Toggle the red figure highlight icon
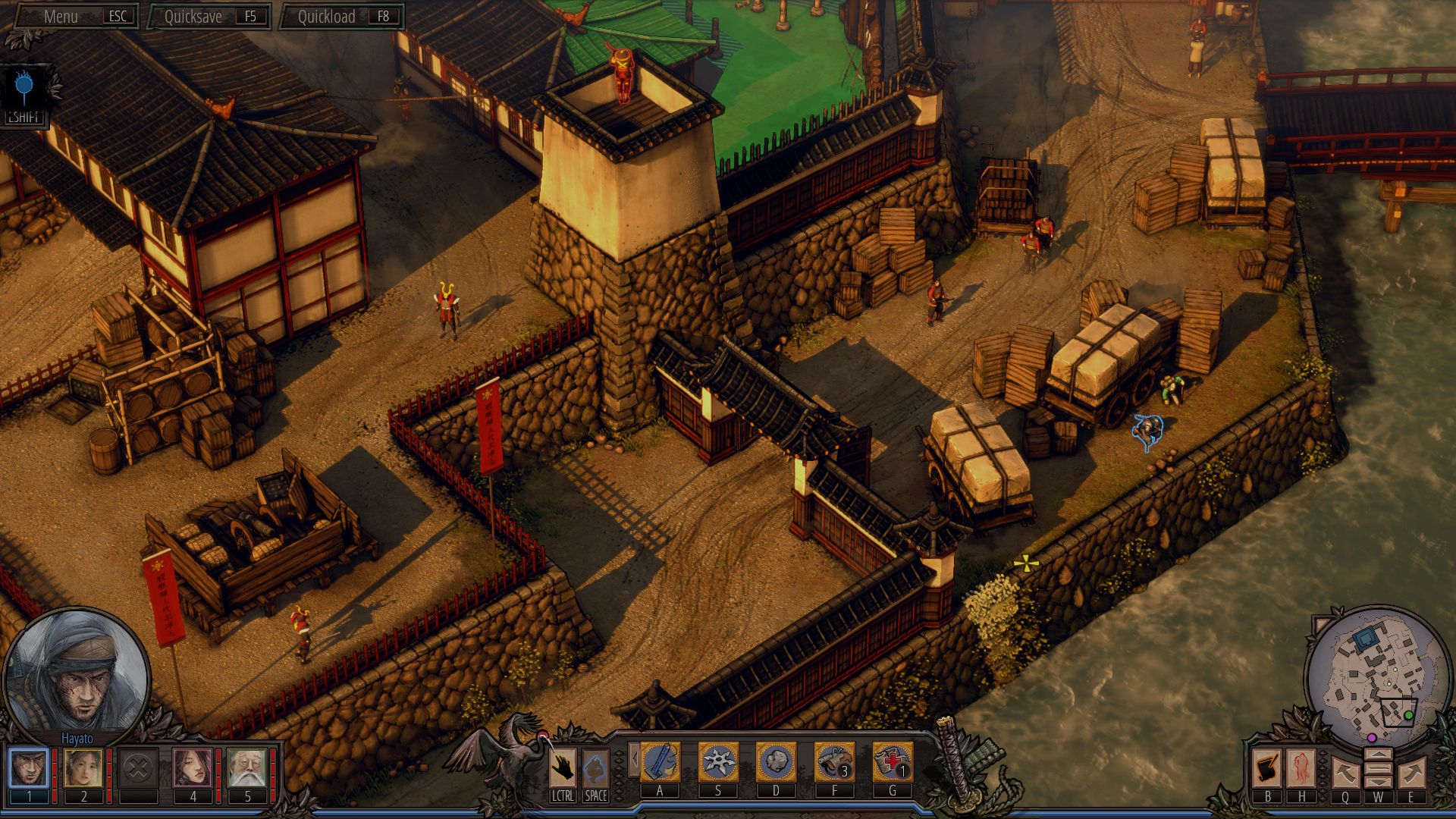 1301,768
